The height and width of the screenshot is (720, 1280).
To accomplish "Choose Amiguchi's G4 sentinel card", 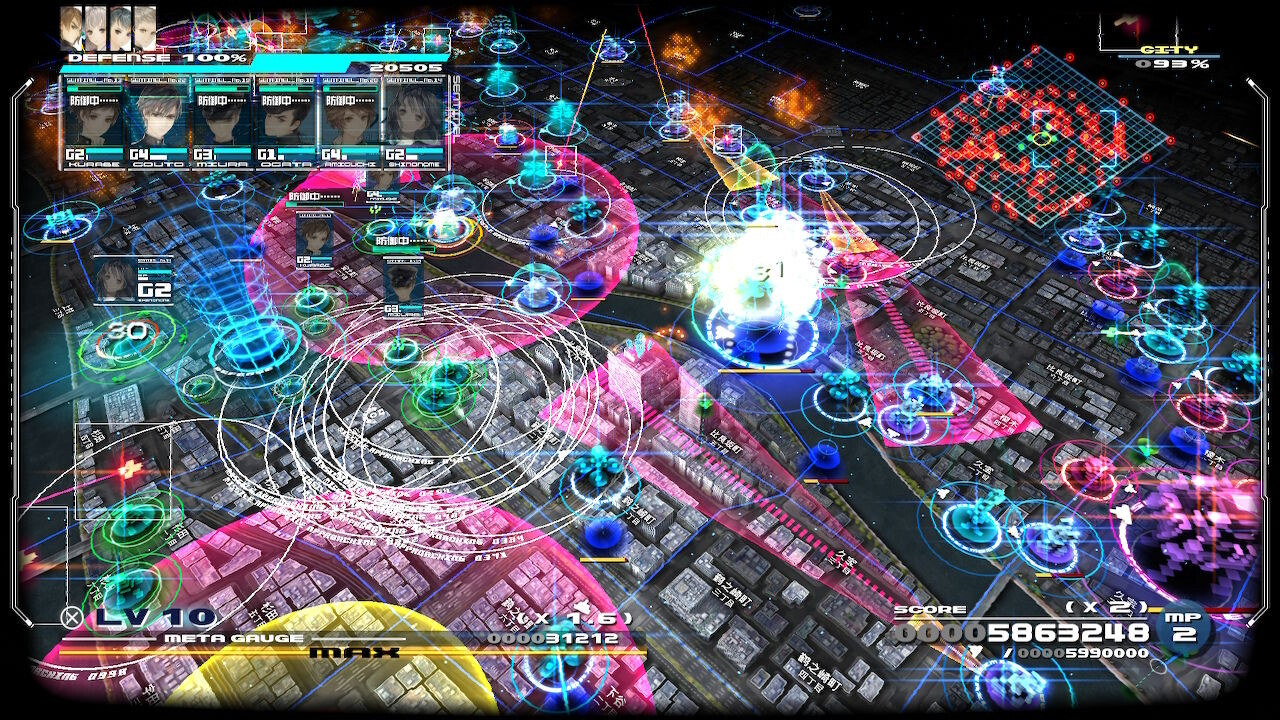I will [350, 122].
